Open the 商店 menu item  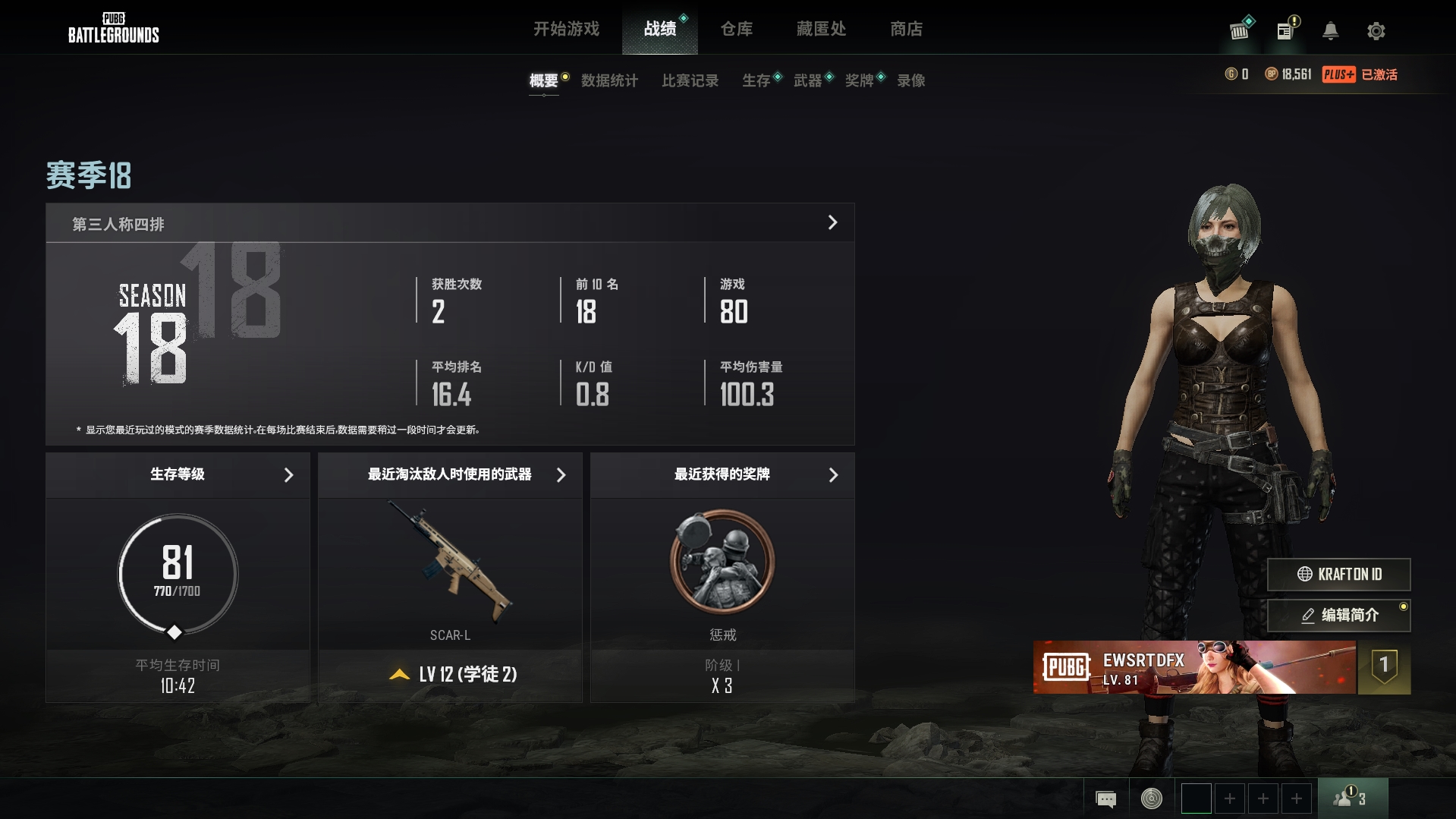tap(907, 29)
